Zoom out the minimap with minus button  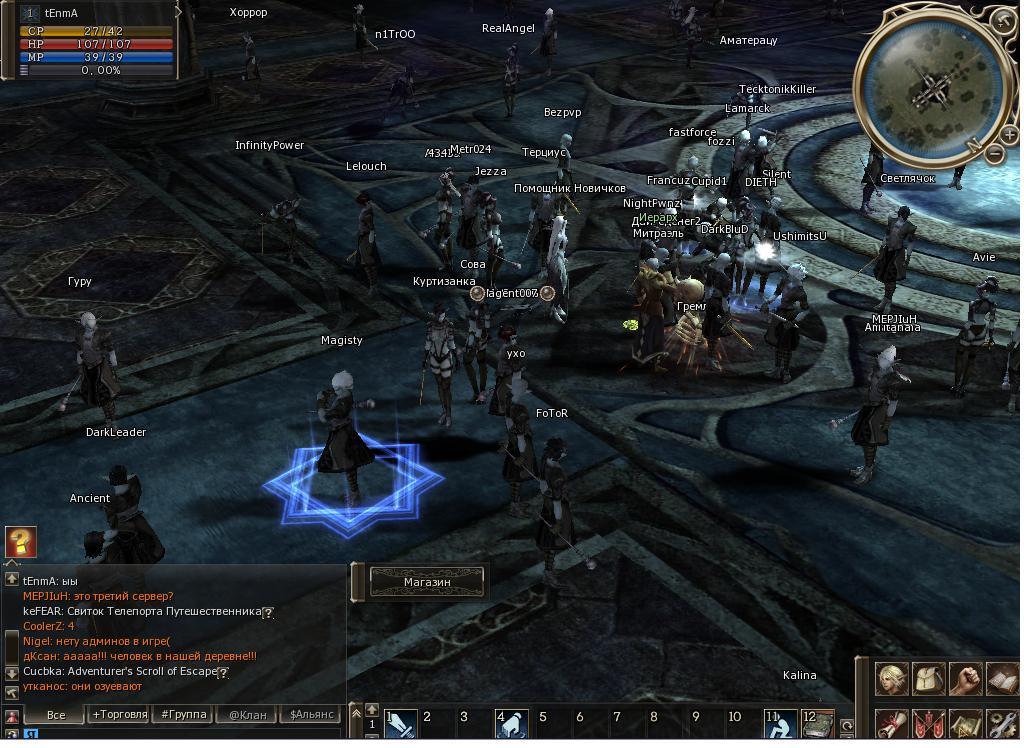click(996, 153)
